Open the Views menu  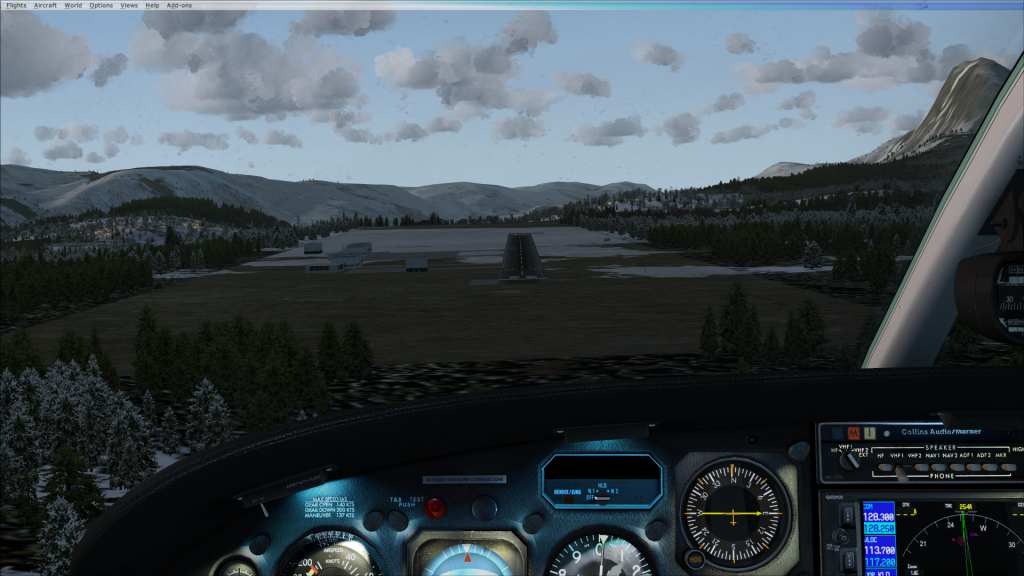coord(129,5)
